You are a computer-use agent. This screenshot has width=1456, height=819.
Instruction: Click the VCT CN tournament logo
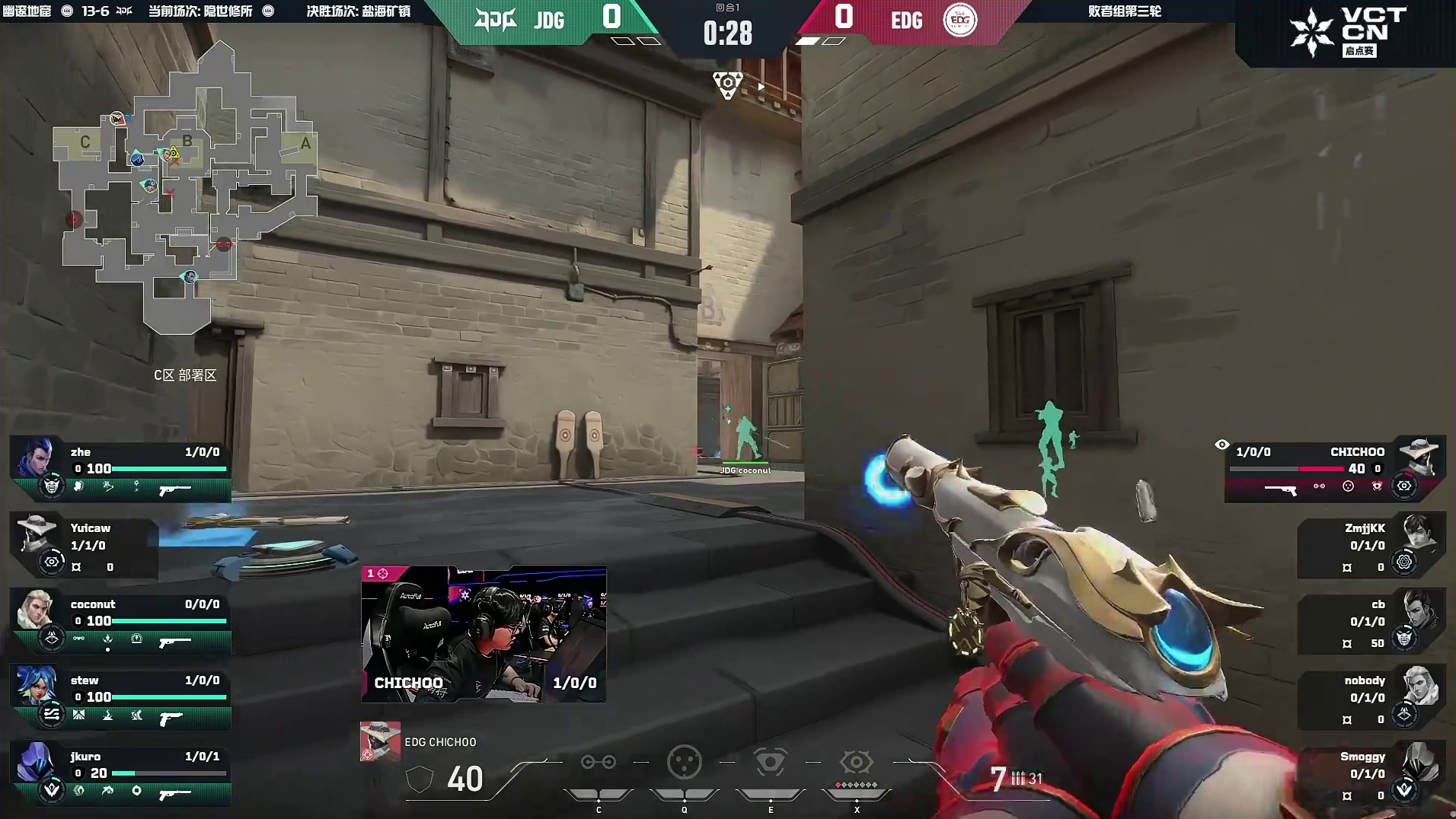click(1348, 32)
